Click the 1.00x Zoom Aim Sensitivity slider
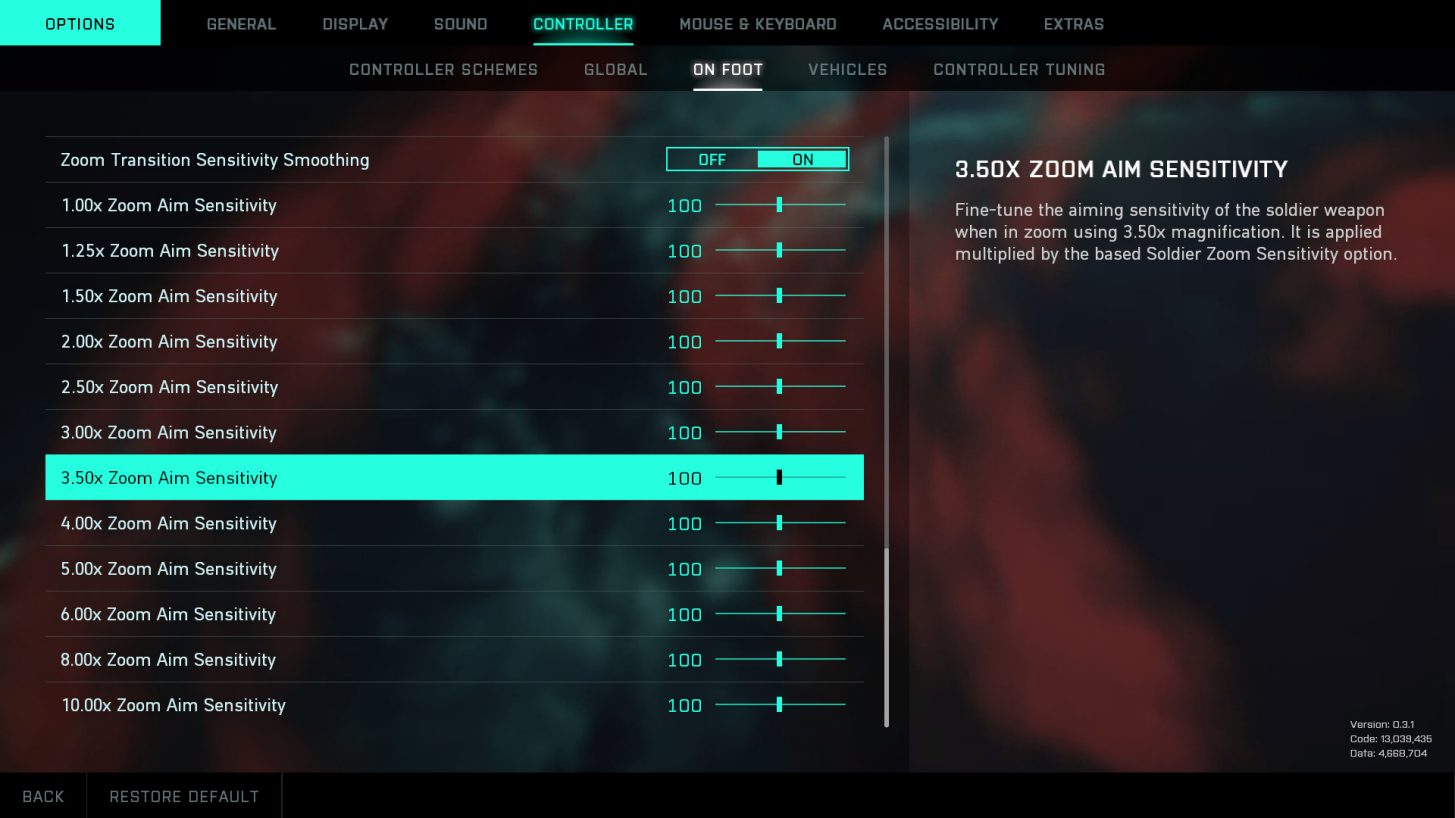Image resolution: width=1455 pixels, height=818 pixels. 779,205
